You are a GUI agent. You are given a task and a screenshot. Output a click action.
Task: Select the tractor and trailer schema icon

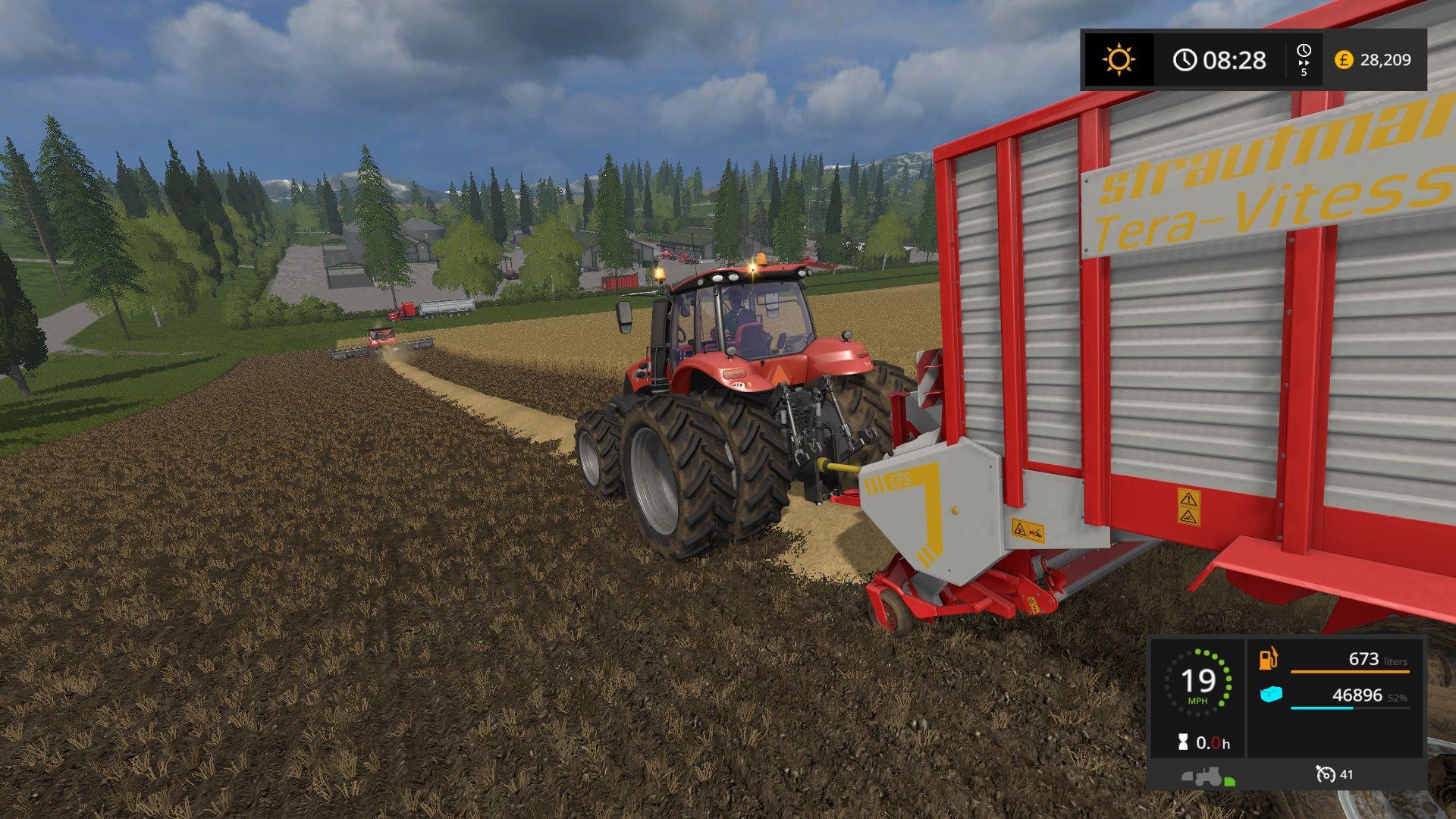pyautogui.click(x=1208, y=777)
